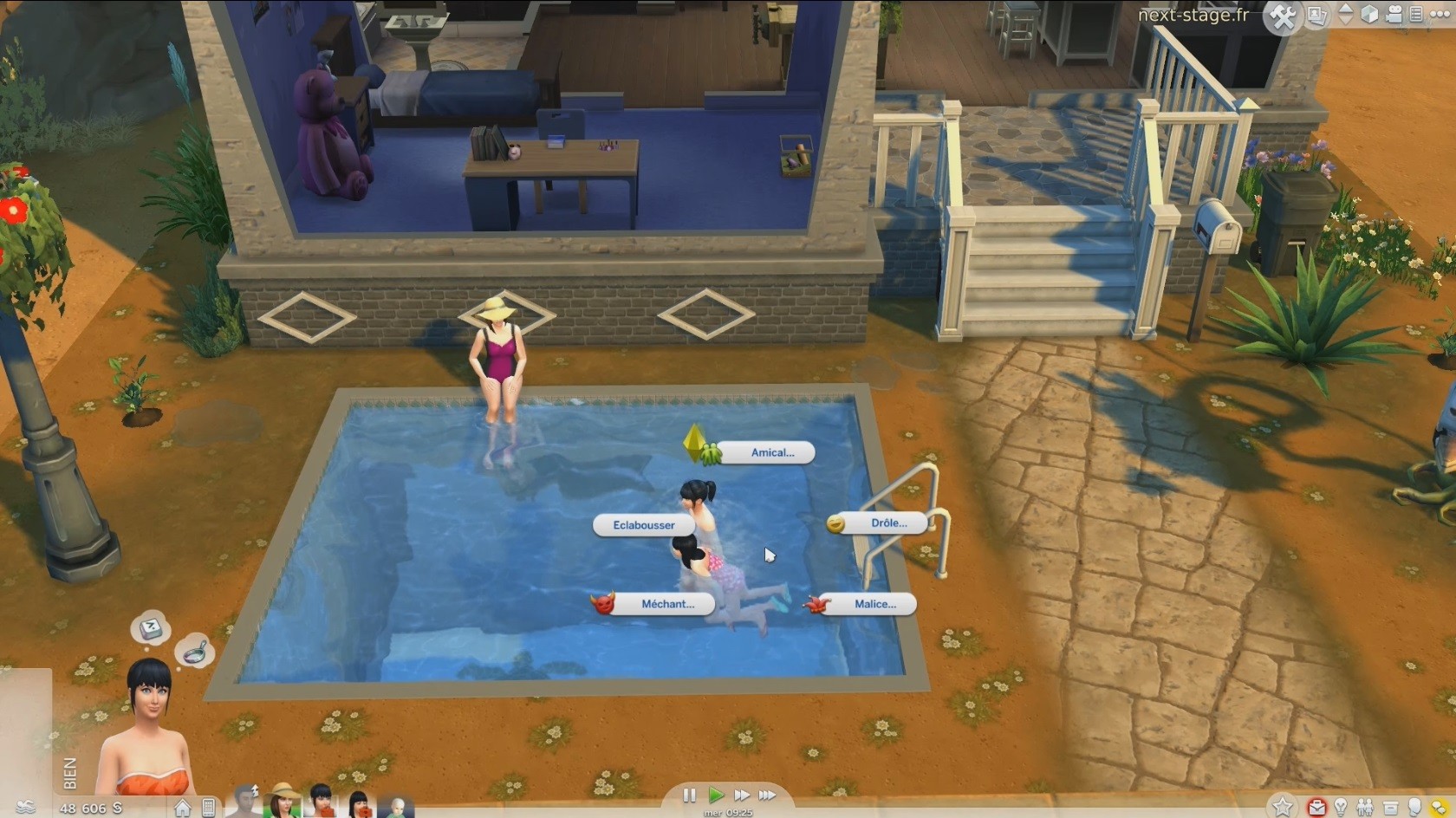Open the phone icon

point(208,808)
